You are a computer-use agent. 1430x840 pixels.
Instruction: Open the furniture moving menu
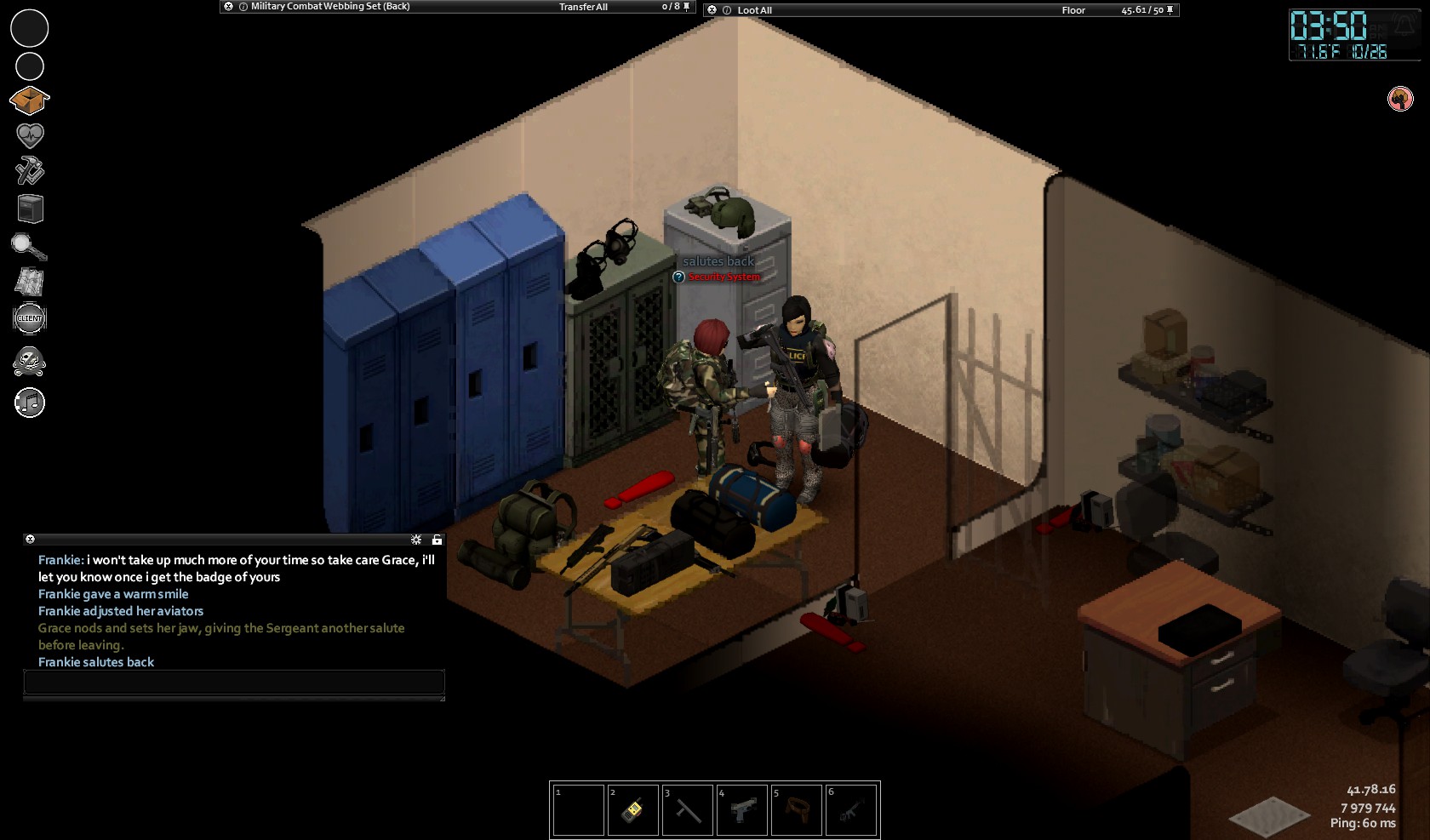click(30, 209)
